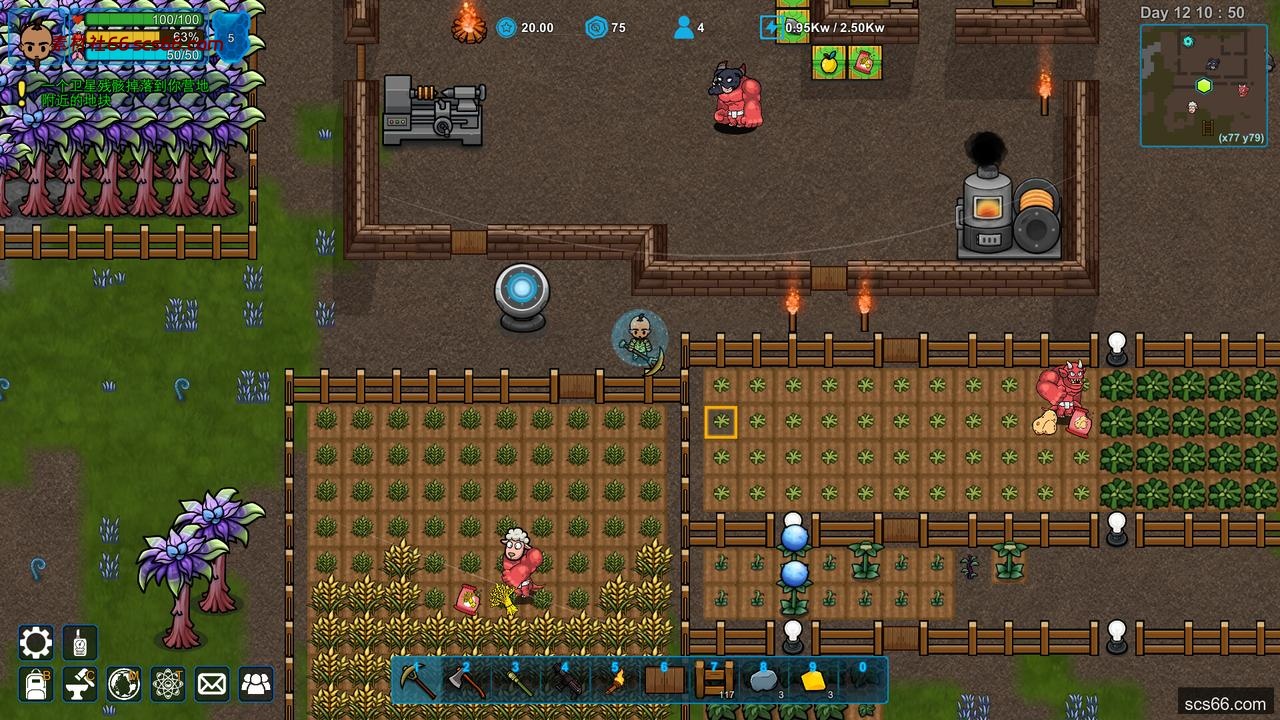
Task: Open the minimap in the top-right corner
Action: click(1203, 85)
